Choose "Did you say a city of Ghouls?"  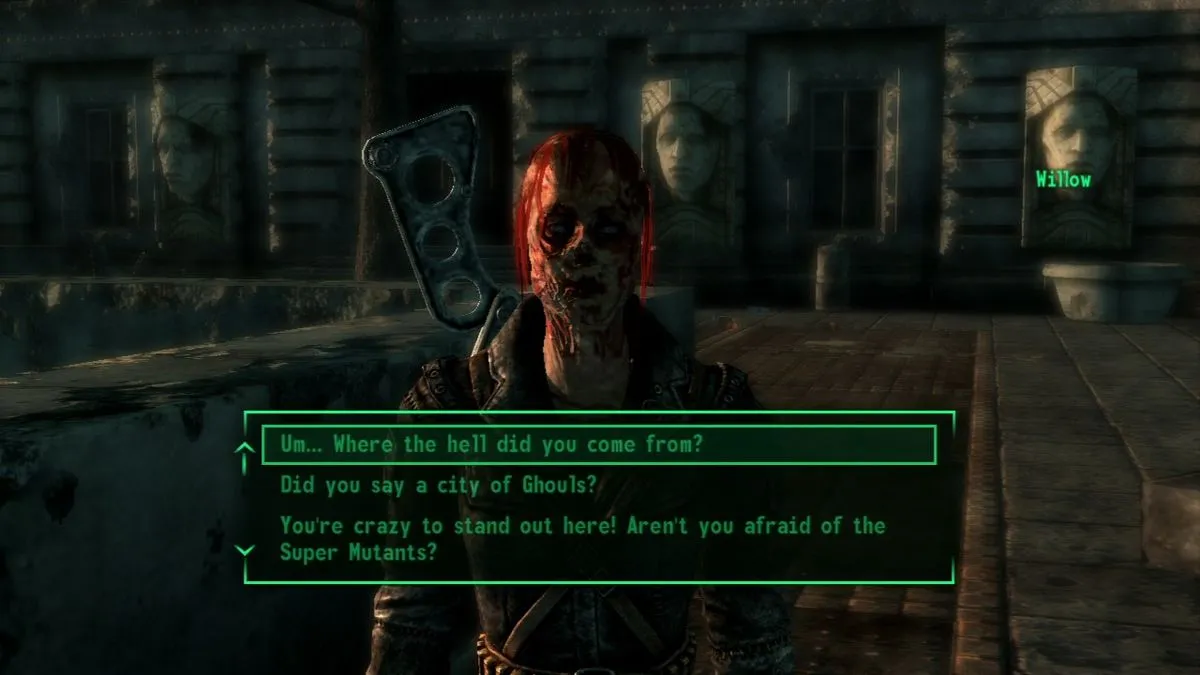(438, 486)
